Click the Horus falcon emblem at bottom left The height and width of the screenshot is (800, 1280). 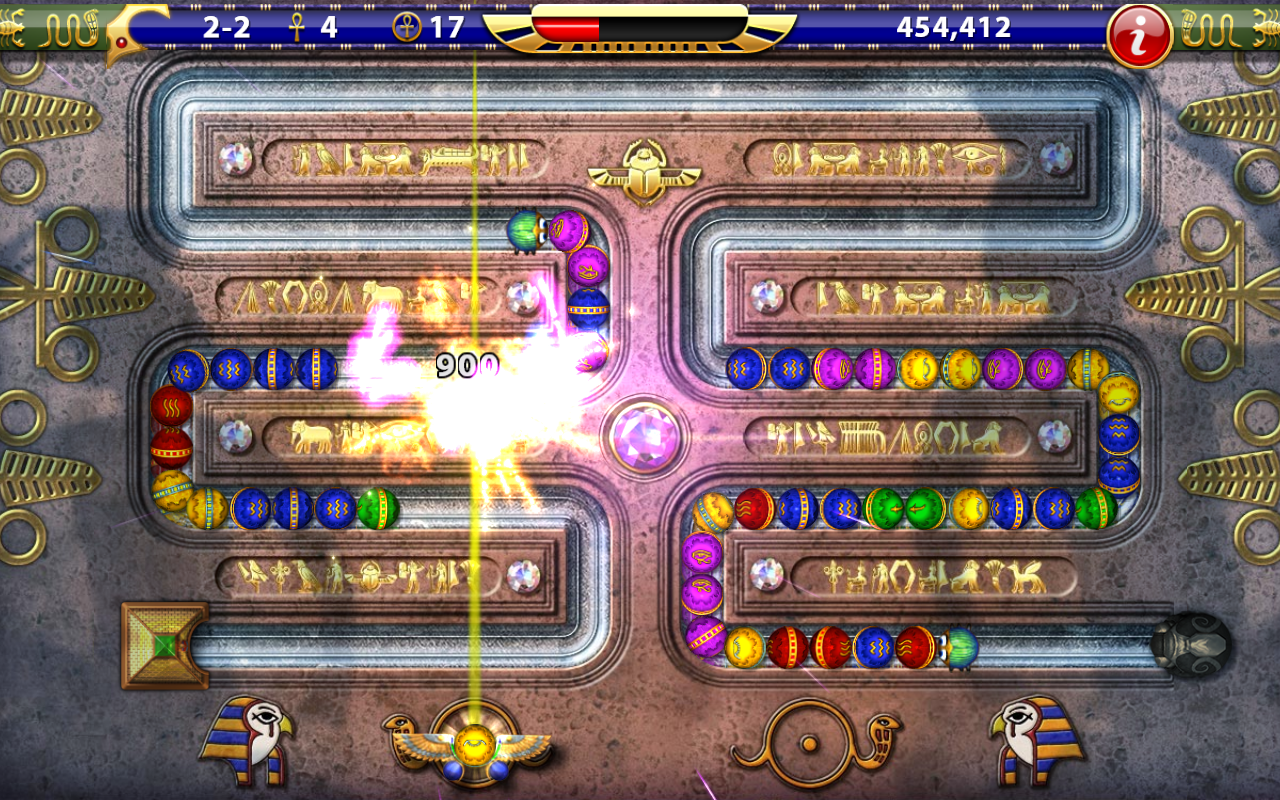tap(245, 740)
